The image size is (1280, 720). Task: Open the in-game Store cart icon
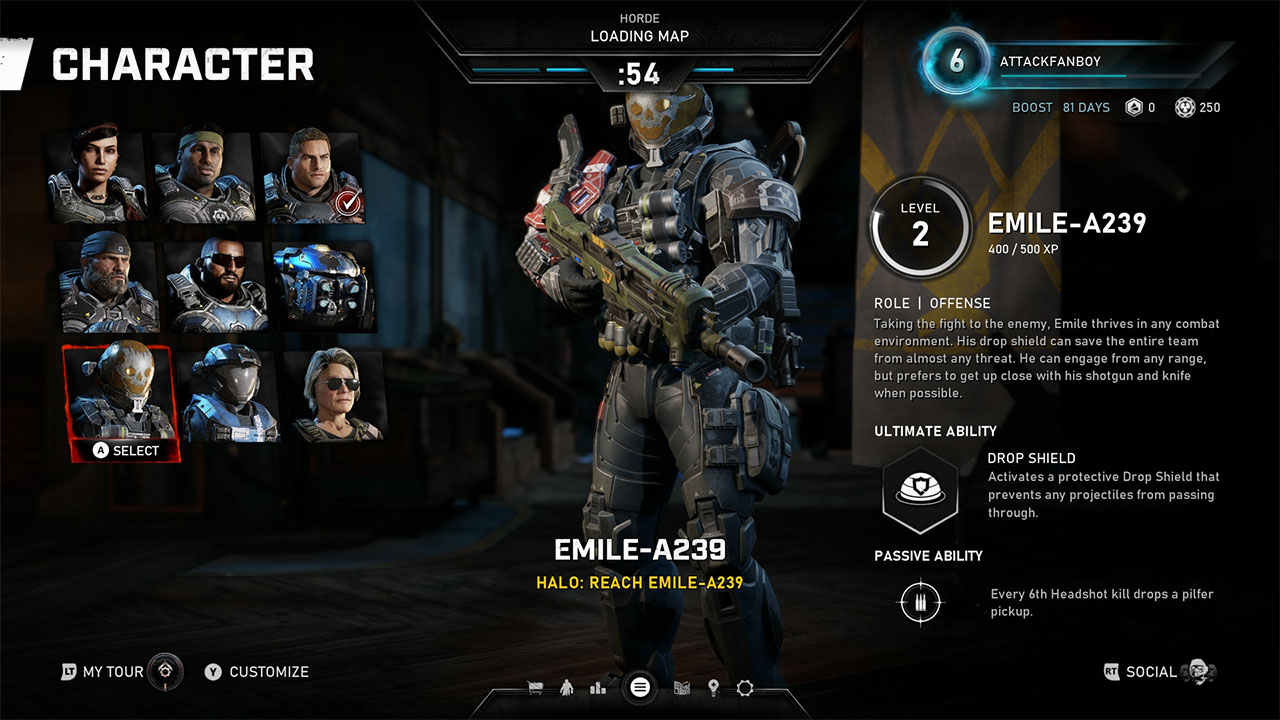(534, 689)
